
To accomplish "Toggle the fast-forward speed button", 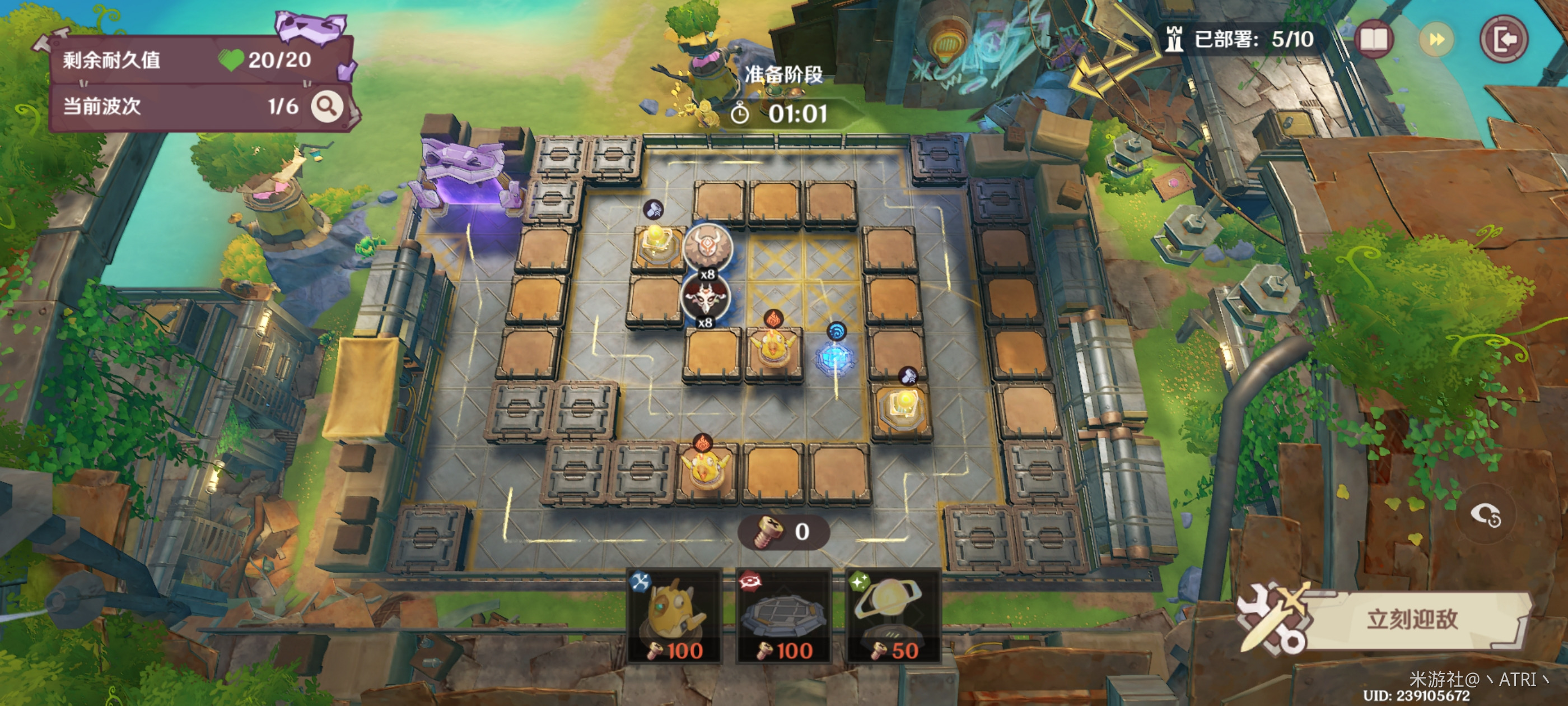I will pos(1436,40).
